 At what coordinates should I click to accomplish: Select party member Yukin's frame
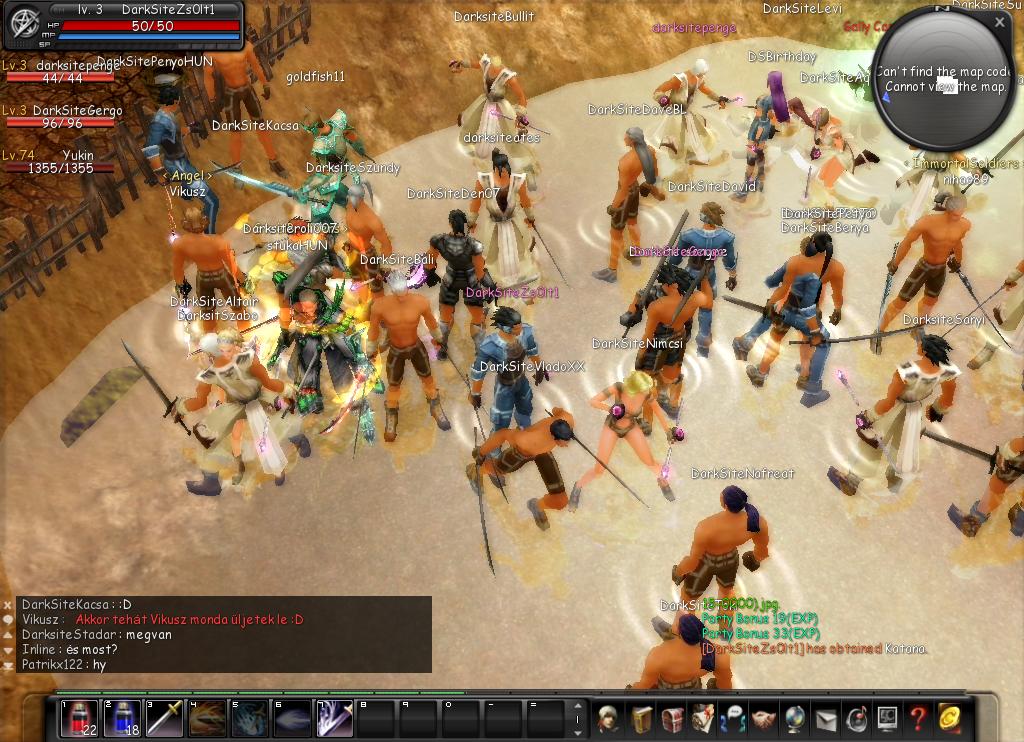point(60,162)
